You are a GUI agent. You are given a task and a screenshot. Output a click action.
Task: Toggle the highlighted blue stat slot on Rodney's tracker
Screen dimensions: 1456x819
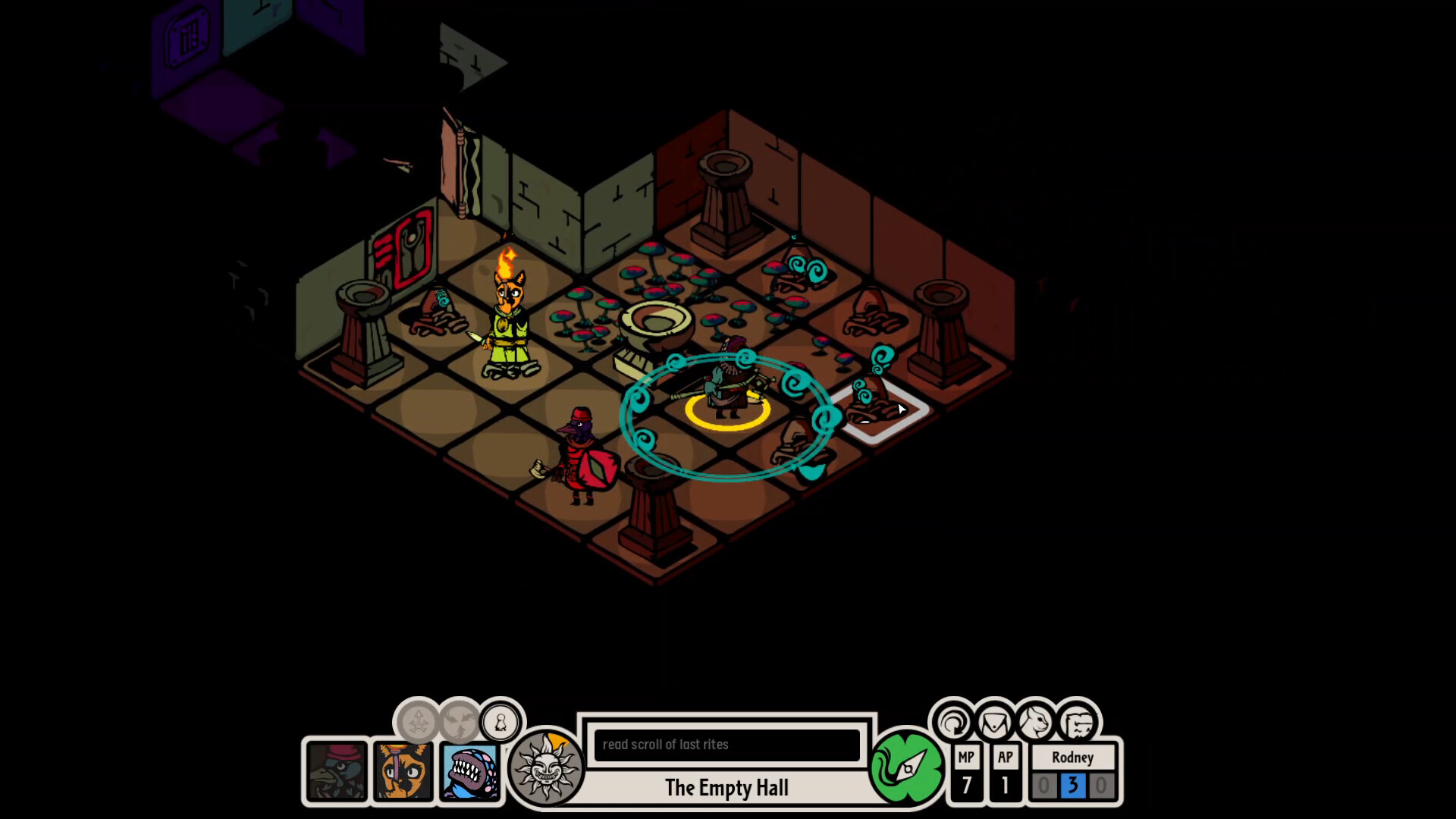click(1072, 786)
